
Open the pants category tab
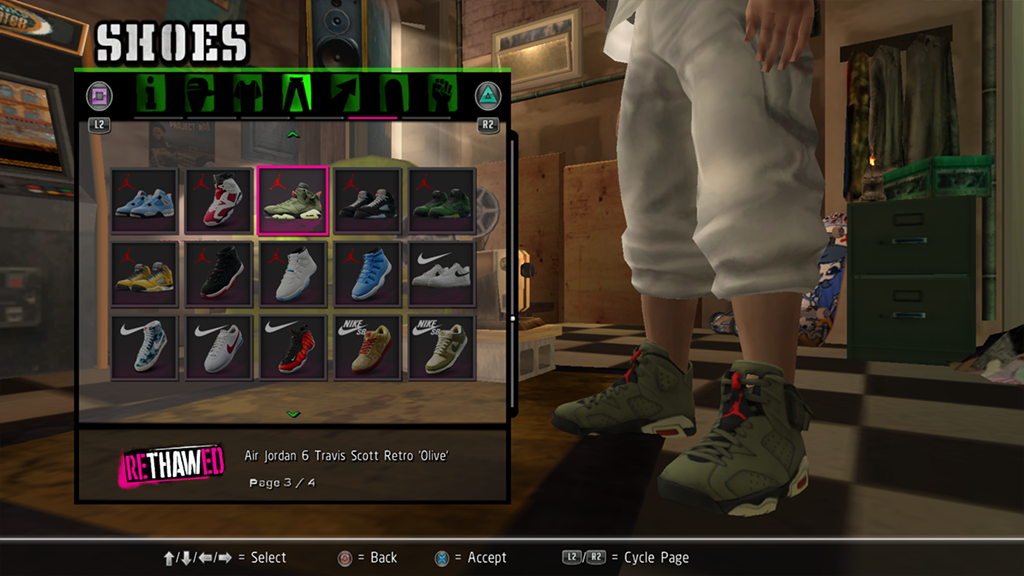pyautogui.click(x=299, y=94)
